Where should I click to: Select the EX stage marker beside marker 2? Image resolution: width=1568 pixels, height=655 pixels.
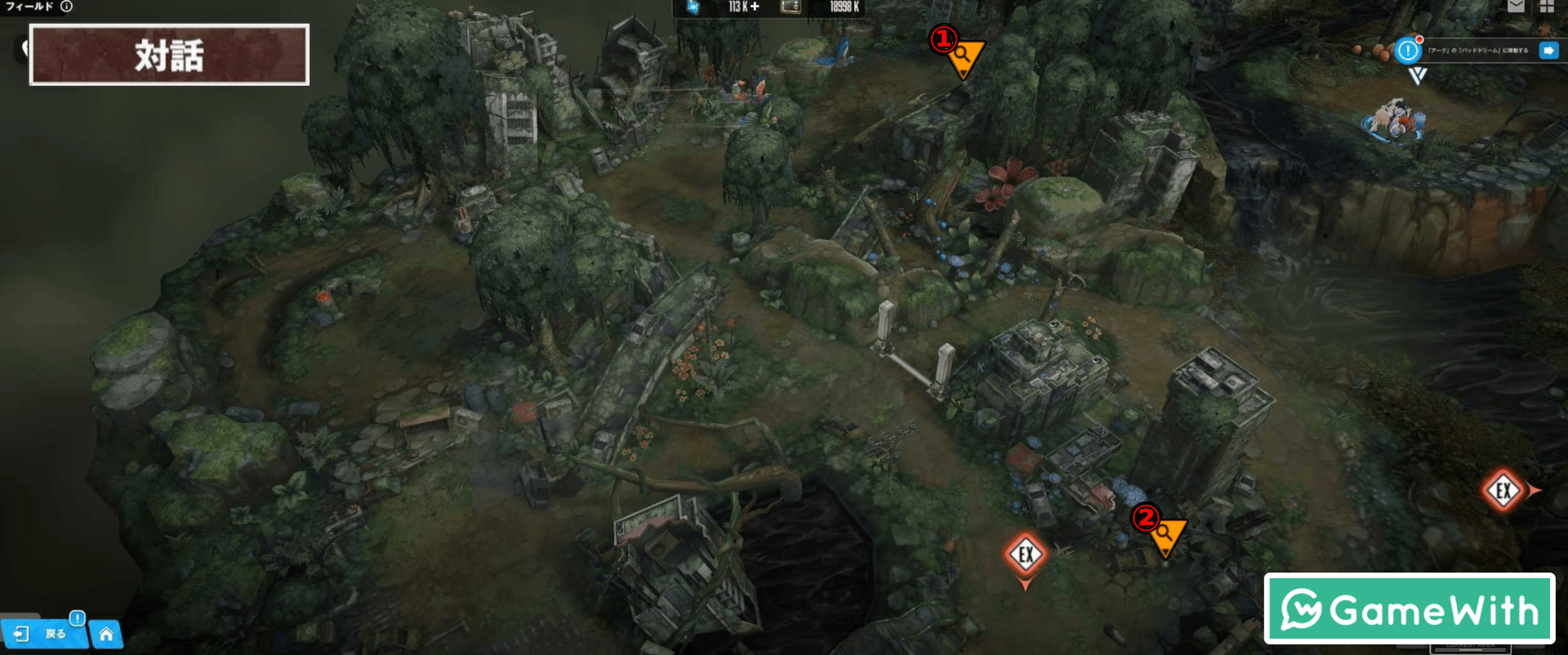point(1026,555)
